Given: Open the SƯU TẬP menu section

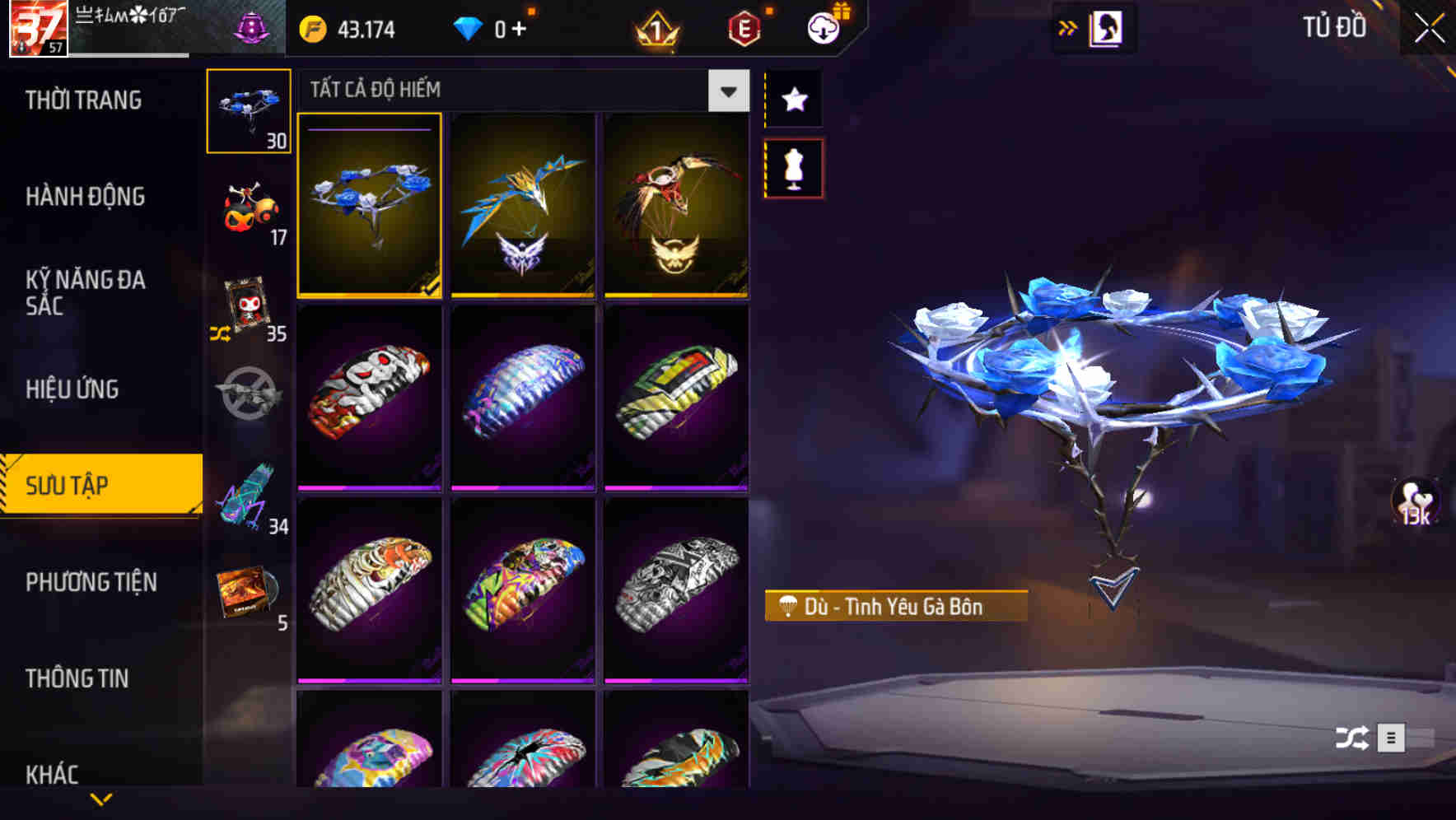Looking at the screenshot, I should click(100, 486).
